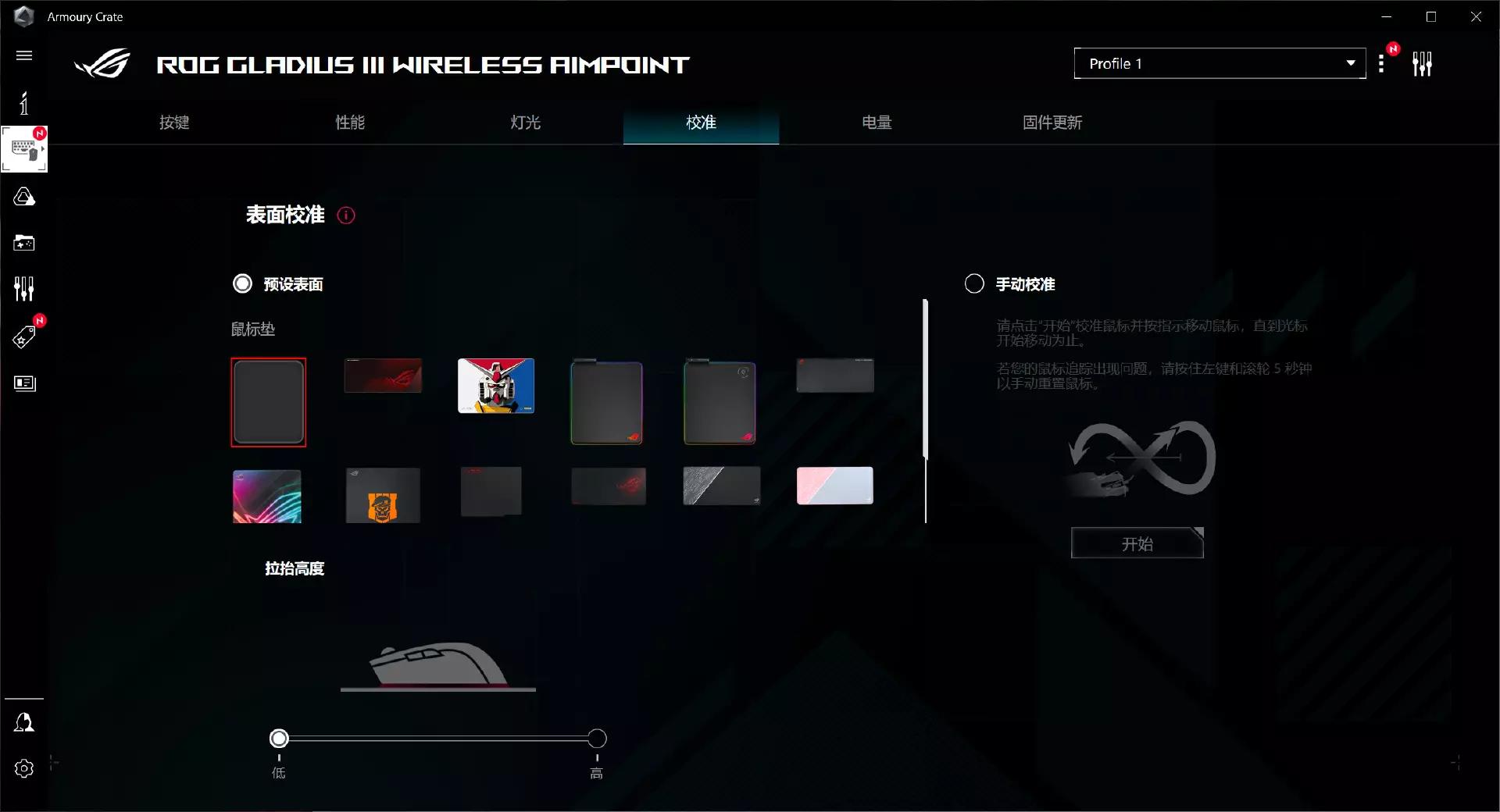This screenshot has height=812, width=1500.
Task: Click the info icon next to 表面校准
Action: pos(346,215)
